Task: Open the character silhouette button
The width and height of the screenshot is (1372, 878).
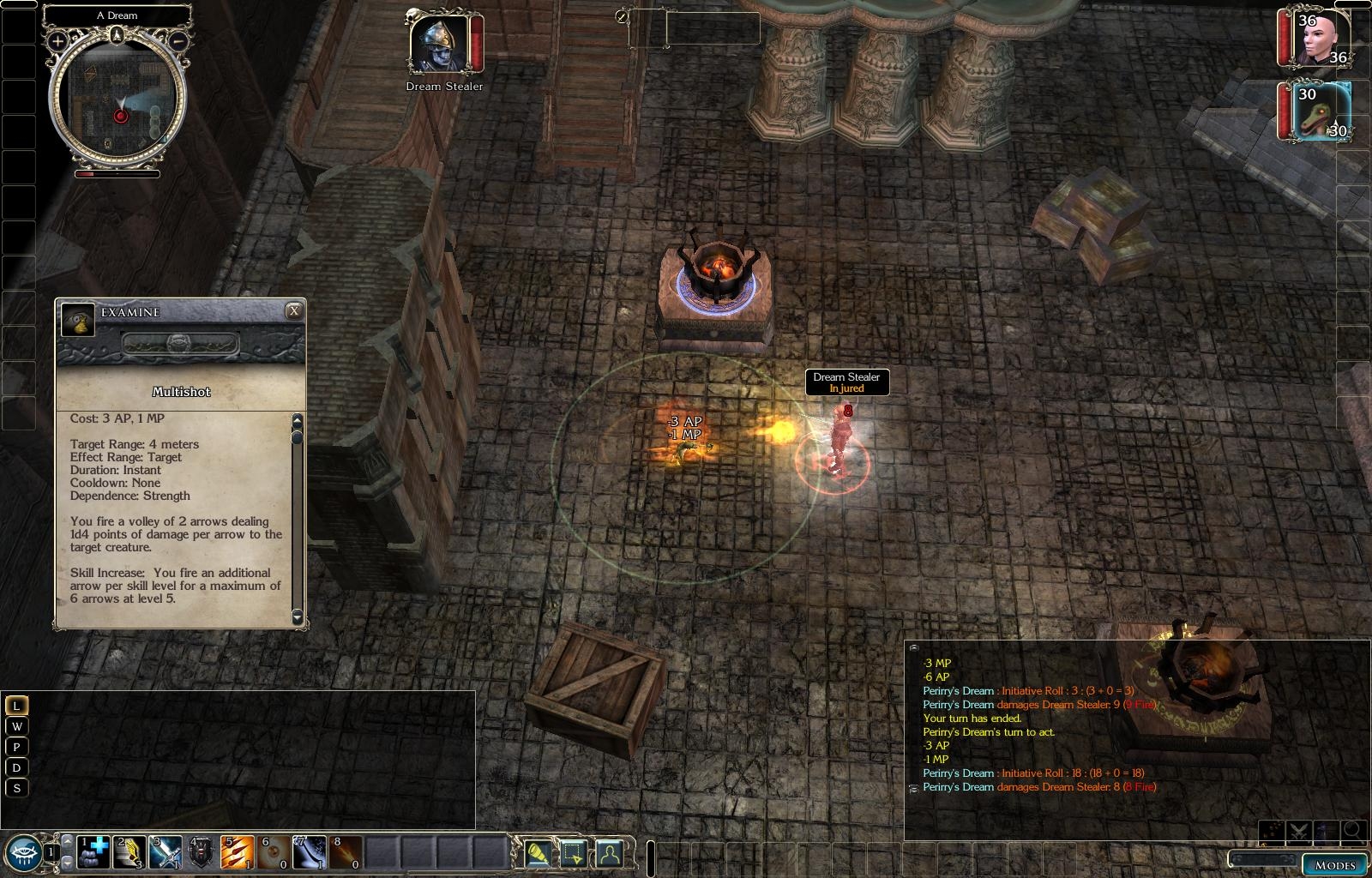Action: point(608,853)
